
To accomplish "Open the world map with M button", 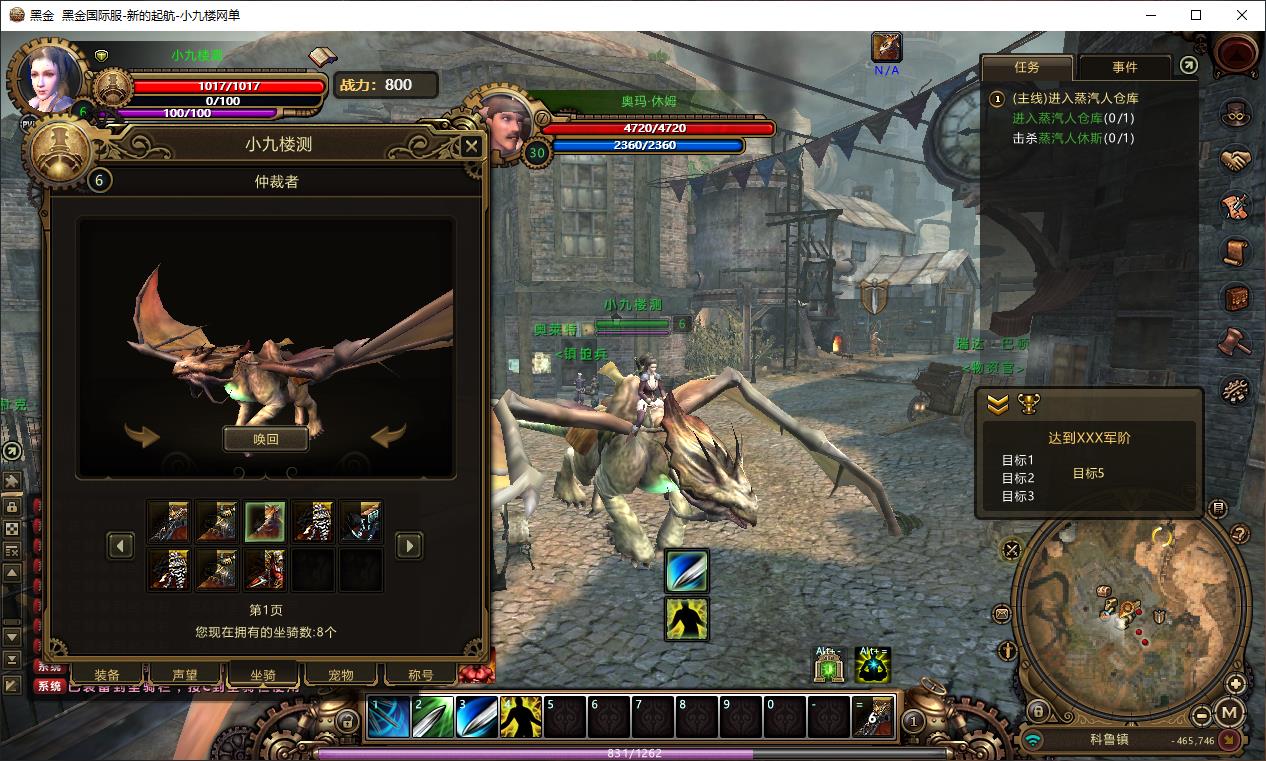I will (1230, 713).
